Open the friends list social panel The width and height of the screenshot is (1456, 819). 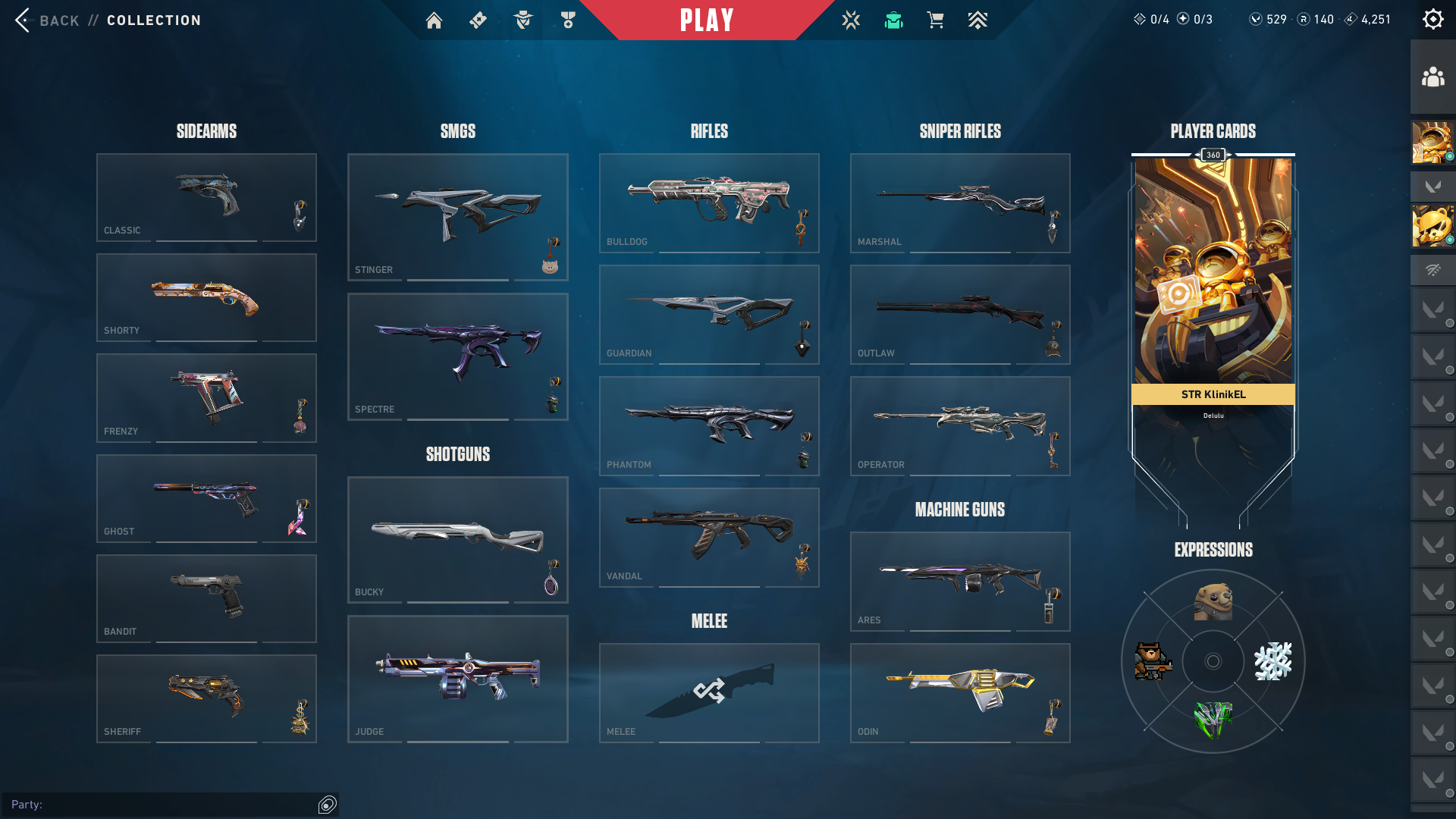click(1432, 77)
